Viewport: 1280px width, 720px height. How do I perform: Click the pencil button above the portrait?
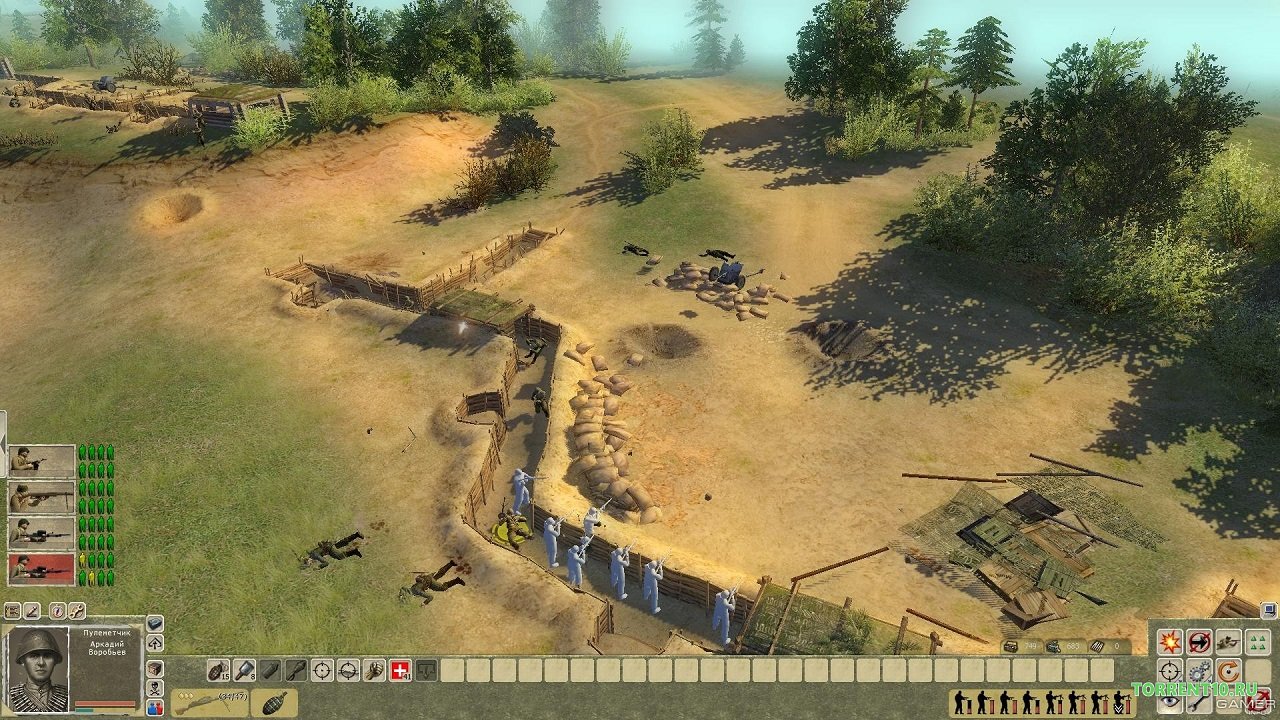pos(31,610)
